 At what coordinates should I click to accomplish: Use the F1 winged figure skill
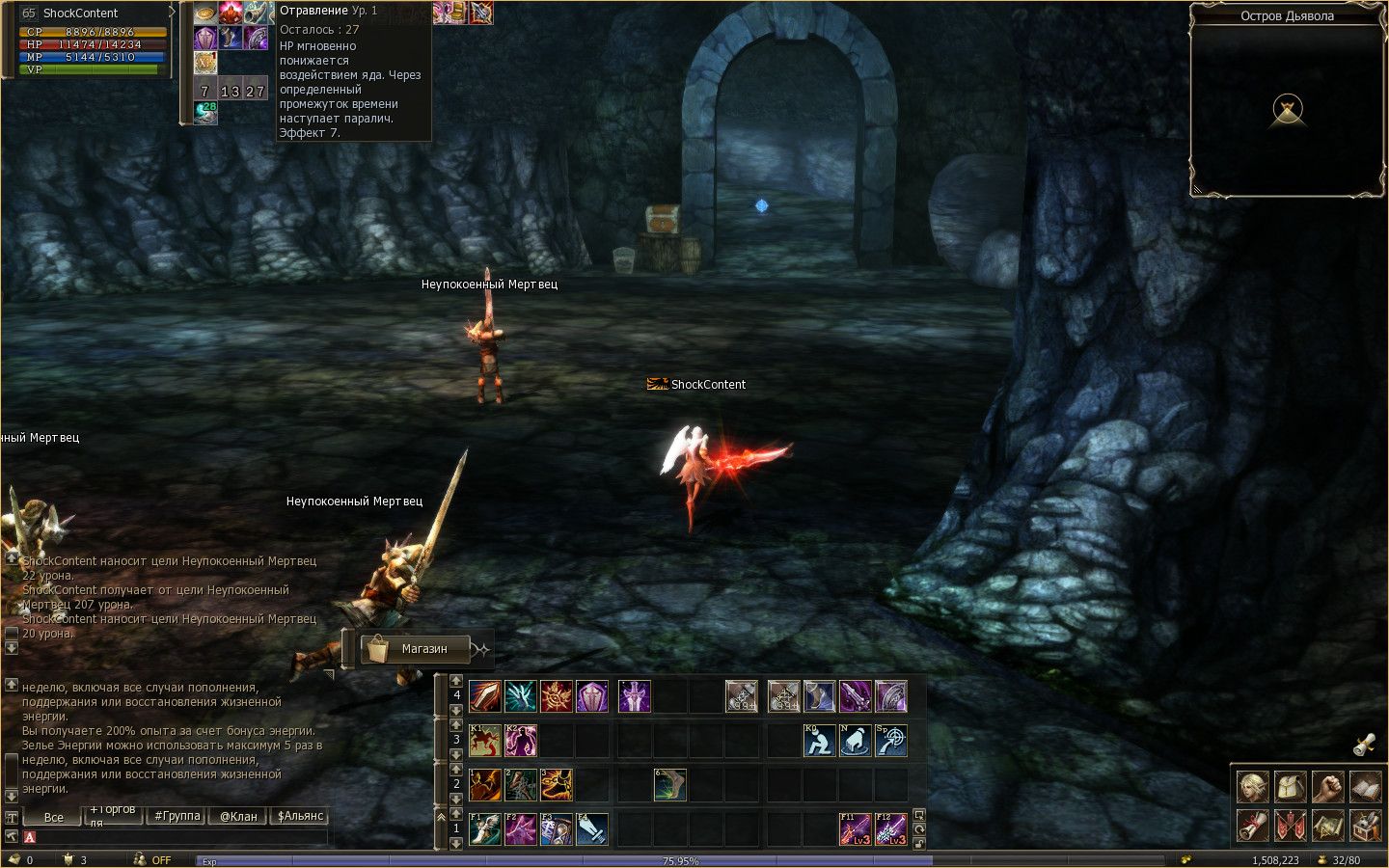pos(485,828)
